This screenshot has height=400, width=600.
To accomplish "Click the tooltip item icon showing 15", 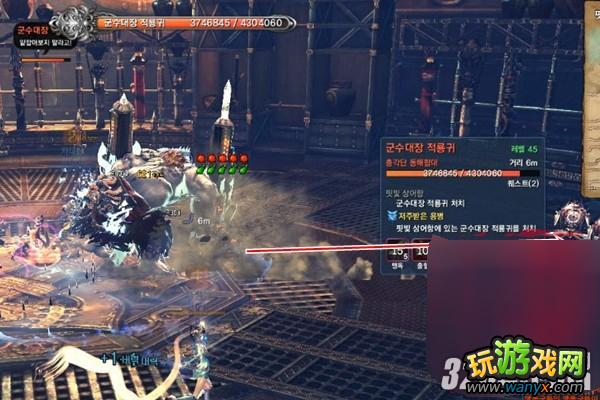I will click(398, 253).
